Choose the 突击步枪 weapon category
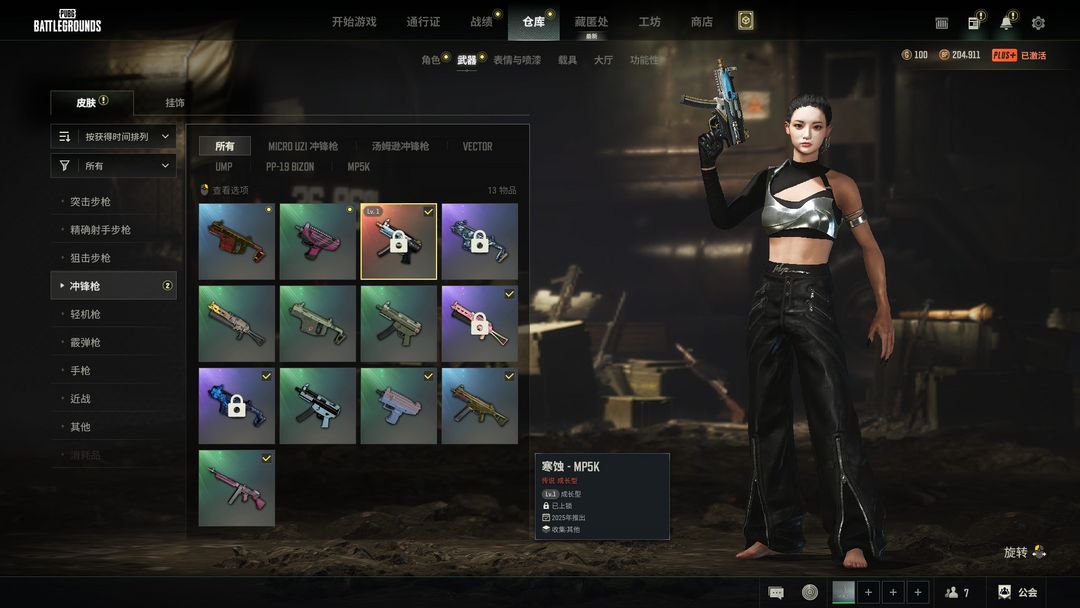 pos(90,202)
